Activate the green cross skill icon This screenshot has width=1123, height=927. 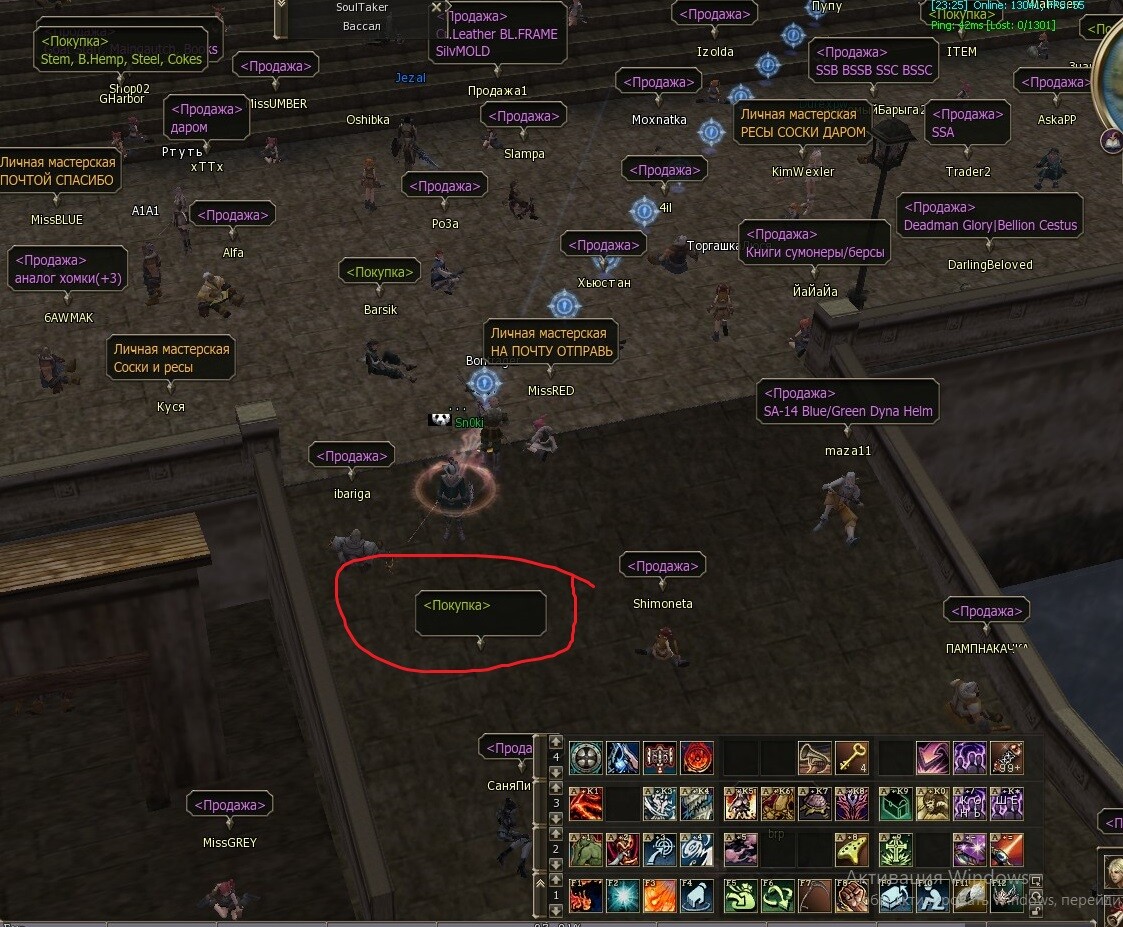pyautogui.click(x=895, y=849)
